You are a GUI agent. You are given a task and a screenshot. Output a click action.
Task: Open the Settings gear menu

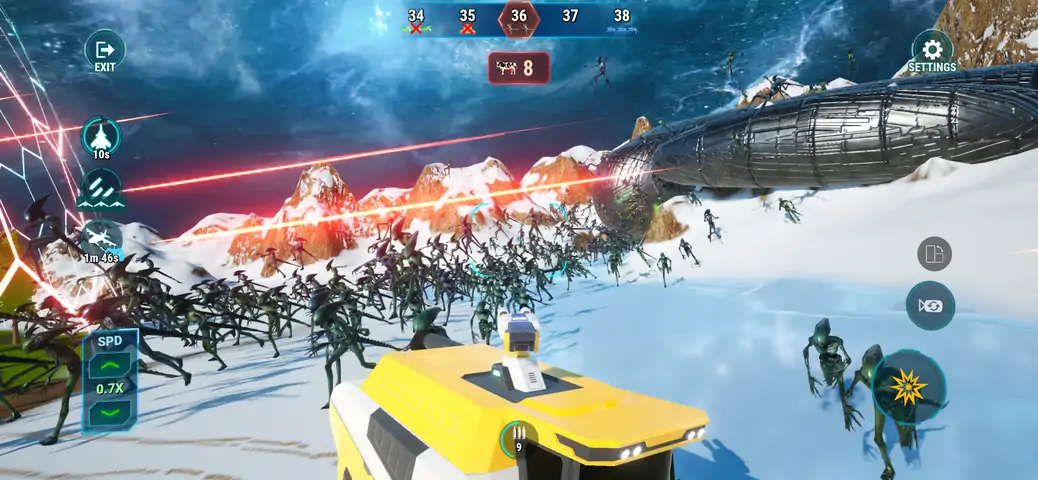point(932,50)
